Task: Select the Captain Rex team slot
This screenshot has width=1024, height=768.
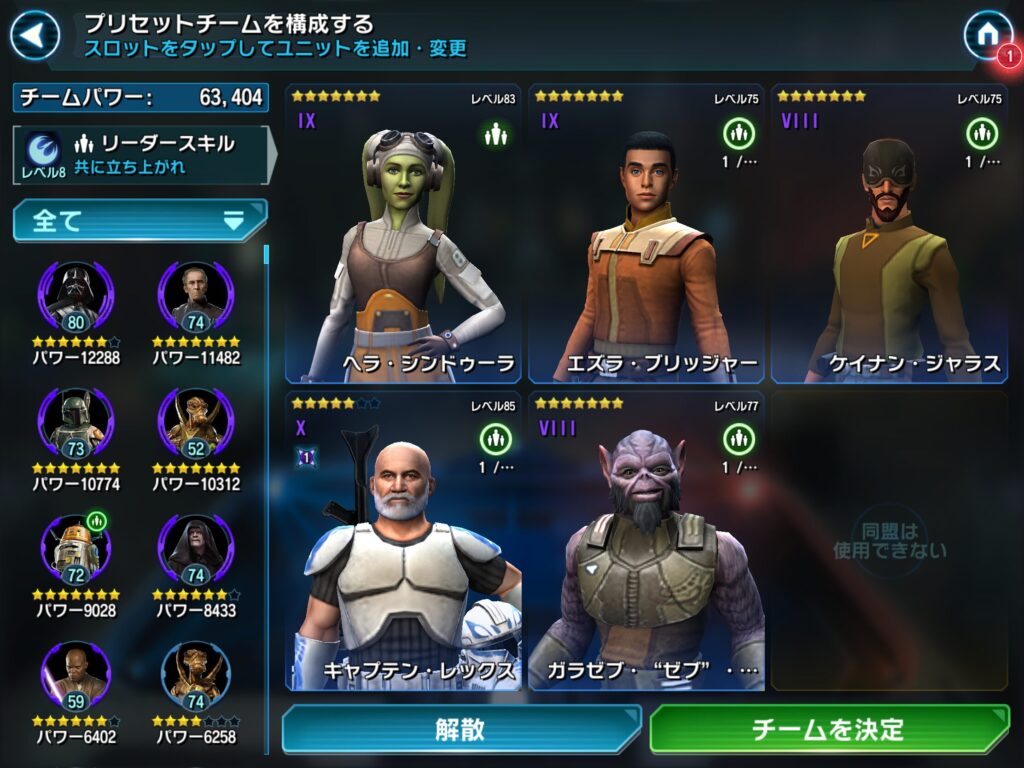Action: (x=405, y=540)
